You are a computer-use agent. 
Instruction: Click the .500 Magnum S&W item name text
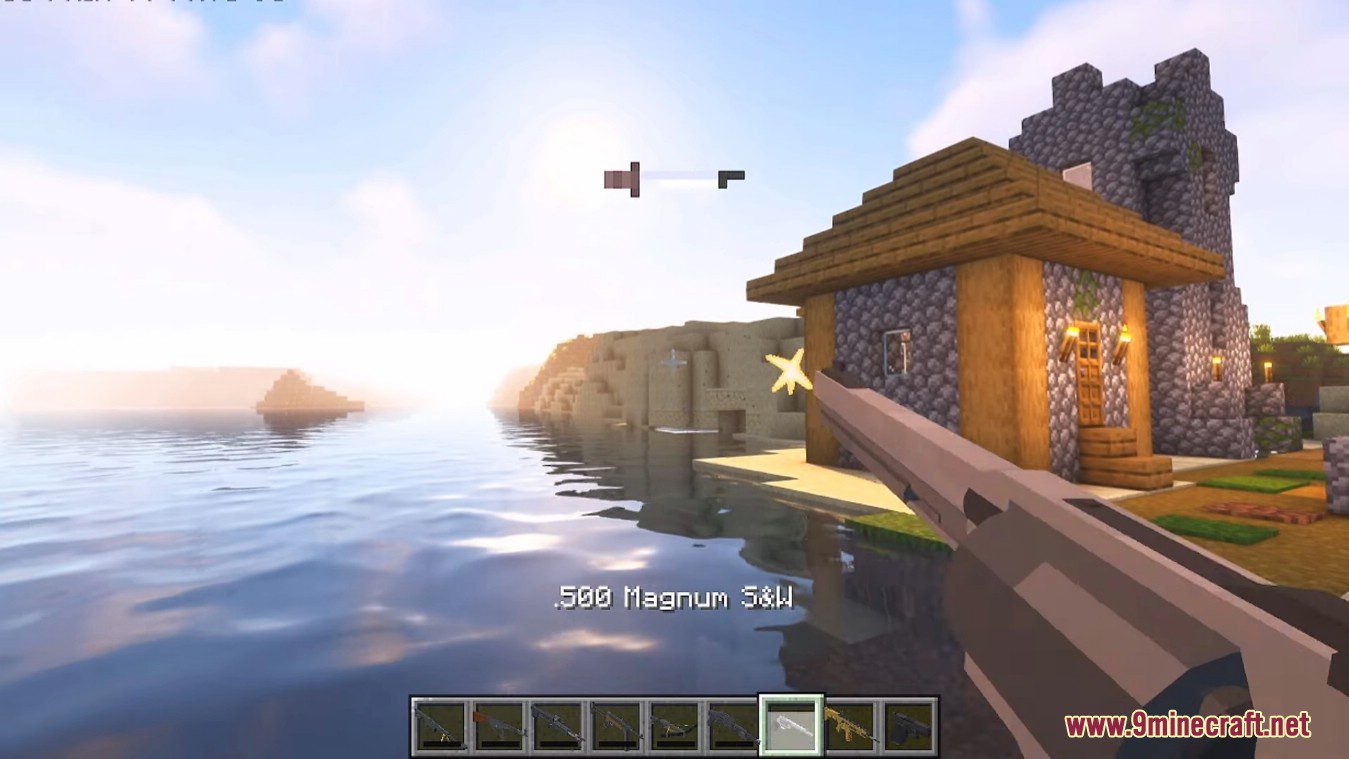pyautogui.click(x=672, y=597)
